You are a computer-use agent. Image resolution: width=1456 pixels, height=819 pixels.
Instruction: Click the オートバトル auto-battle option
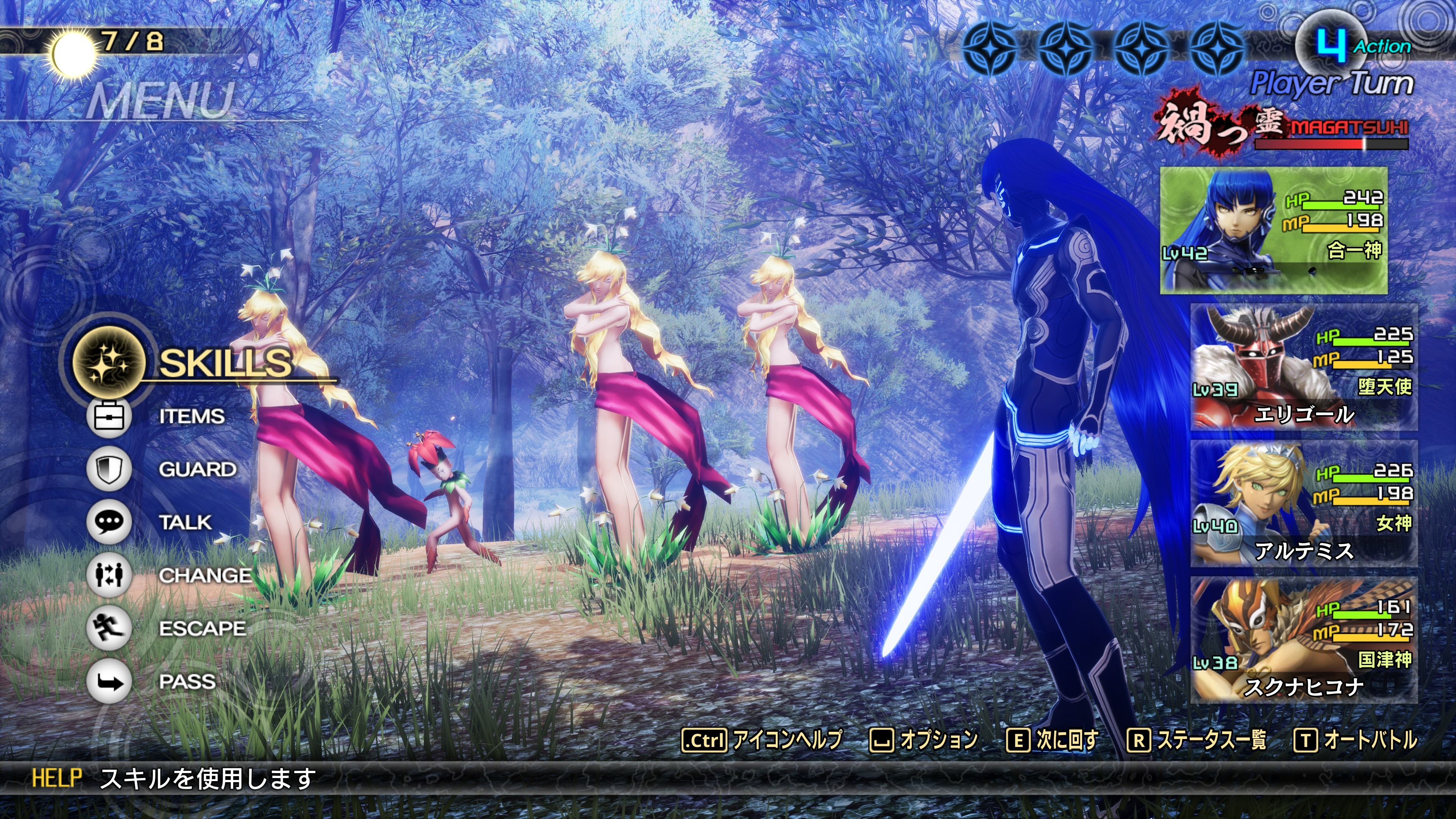[x=1356, y=740]
